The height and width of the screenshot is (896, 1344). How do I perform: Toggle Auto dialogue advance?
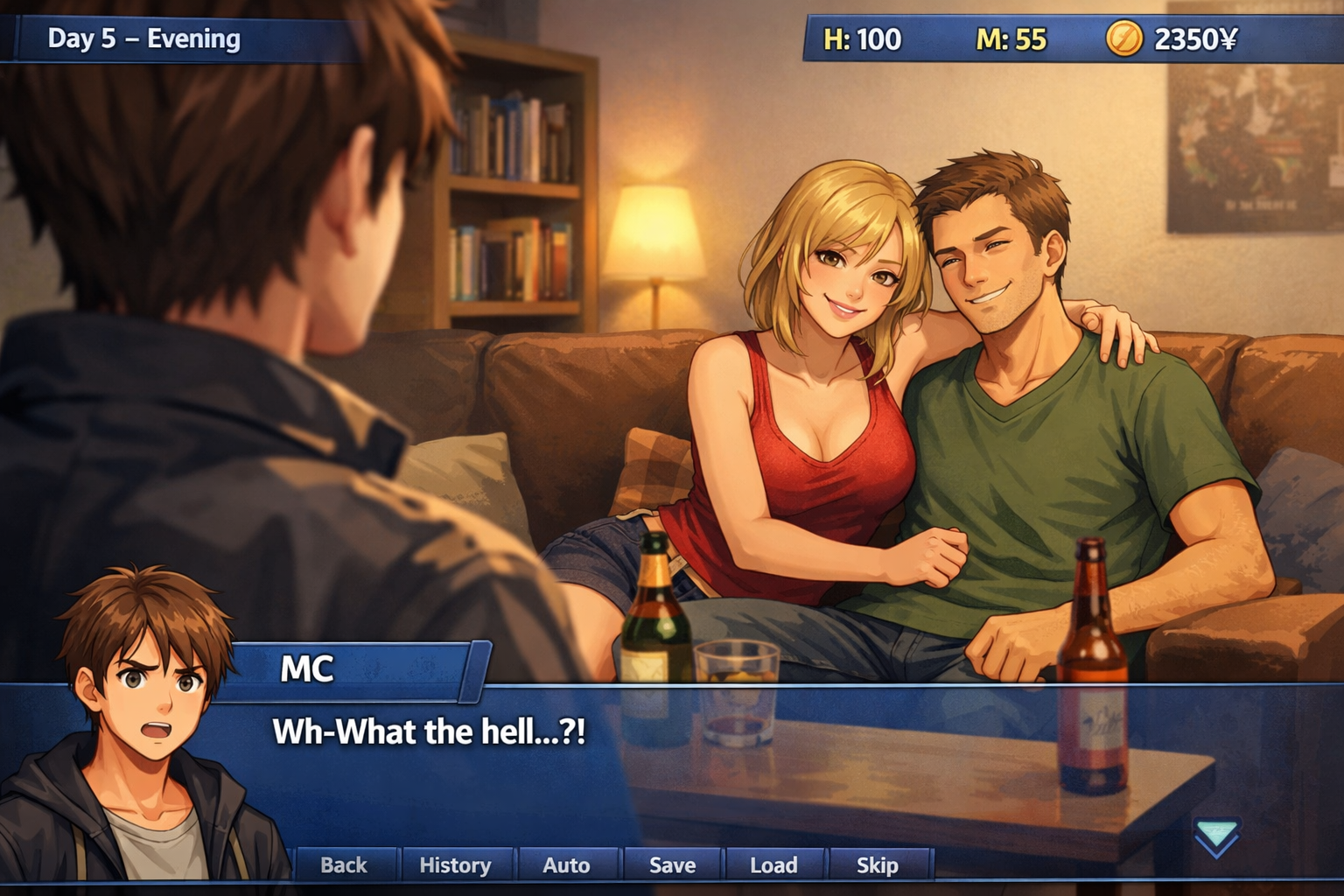(566, 864)
